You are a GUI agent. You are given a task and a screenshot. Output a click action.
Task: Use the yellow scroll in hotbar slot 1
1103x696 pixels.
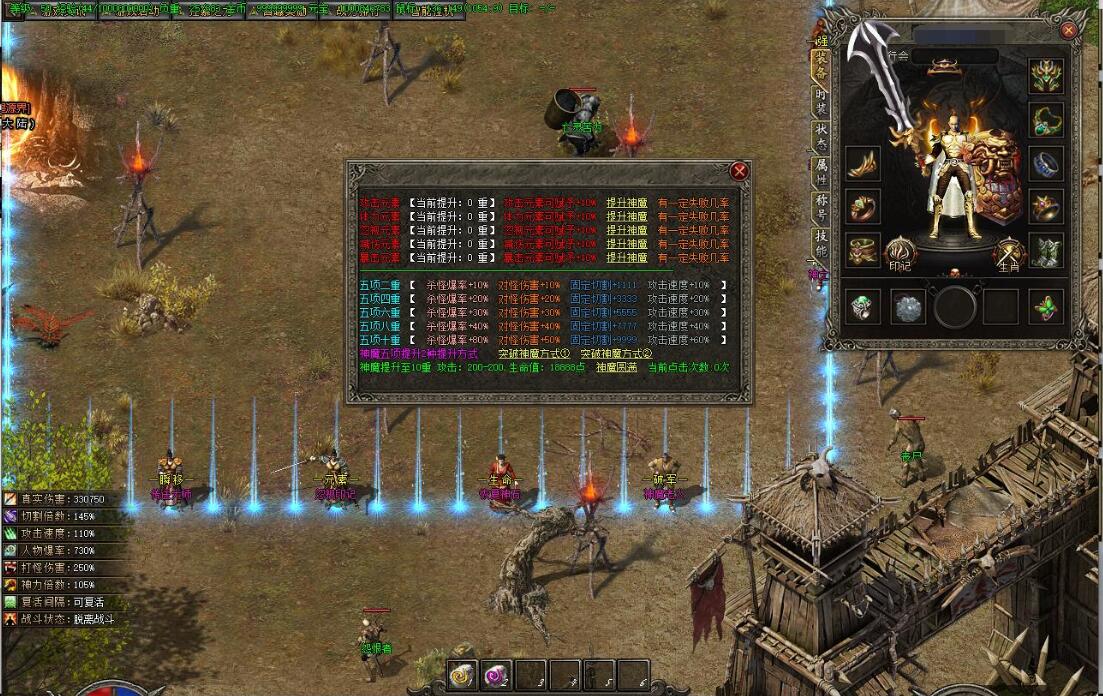[x=461, y=675]
